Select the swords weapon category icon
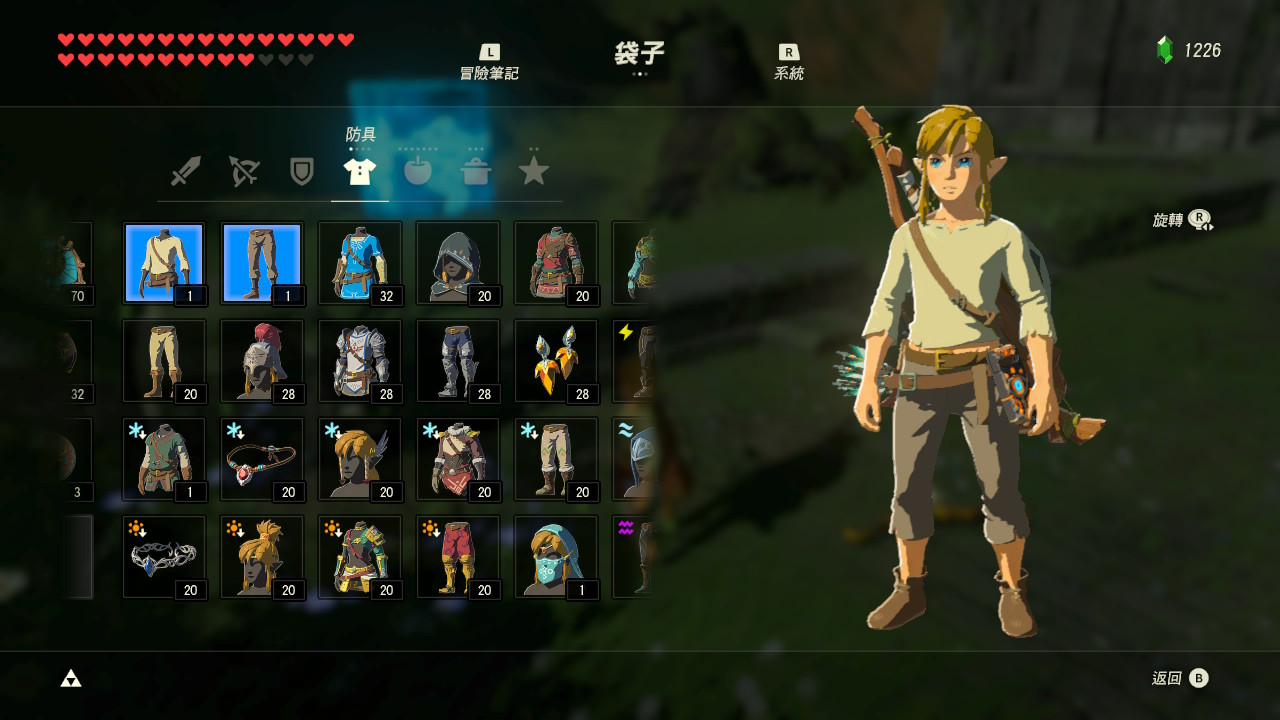Viewport: 1280px width, 720px height. tap(184, 170)
